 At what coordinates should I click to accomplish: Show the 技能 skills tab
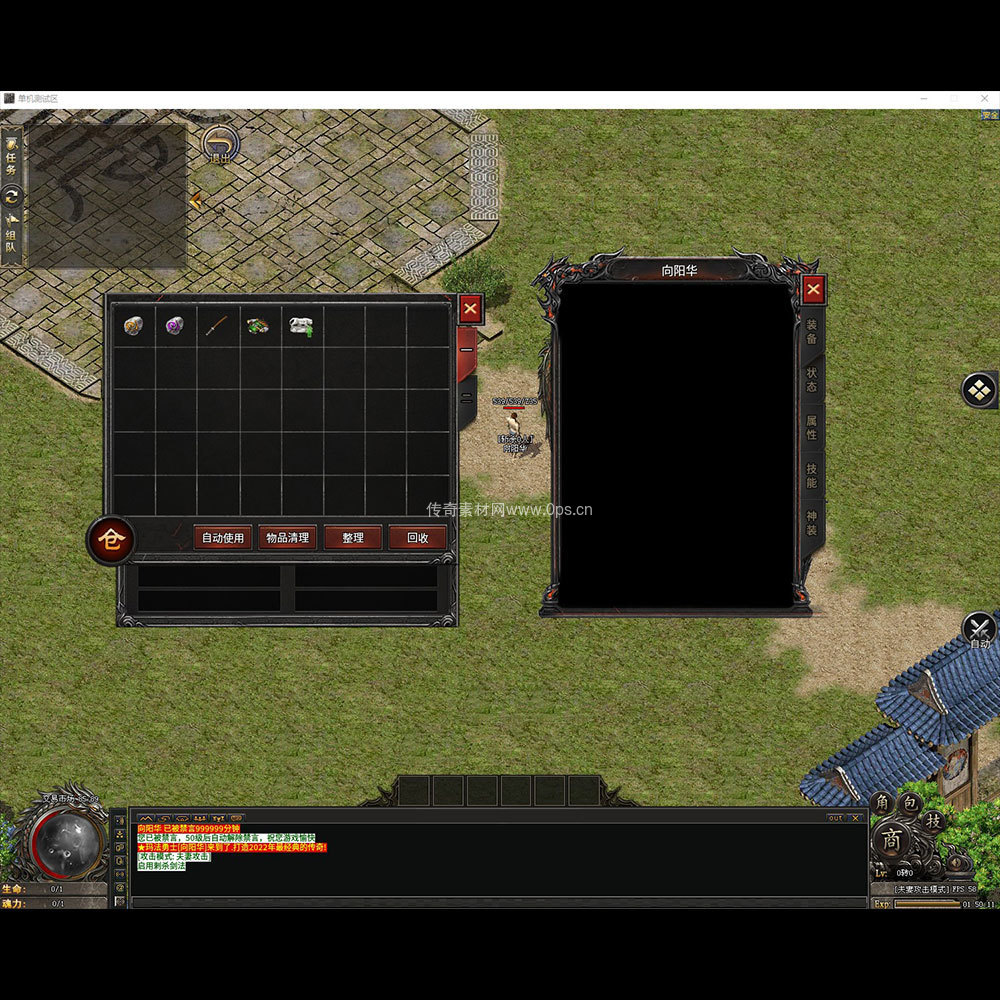pos(812,476)
